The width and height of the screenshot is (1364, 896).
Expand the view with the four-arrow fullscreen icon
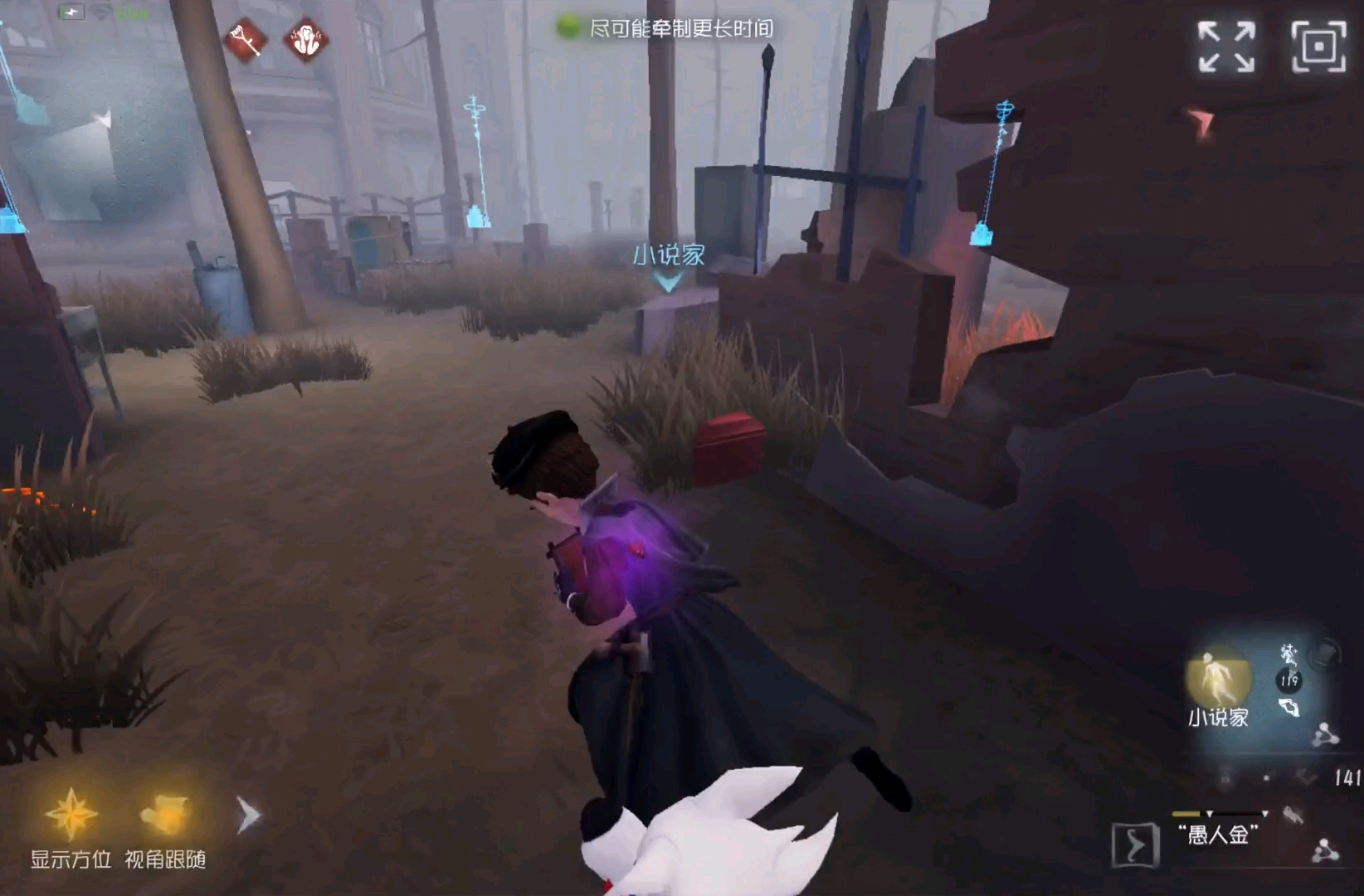click(x=1225, y=47)
